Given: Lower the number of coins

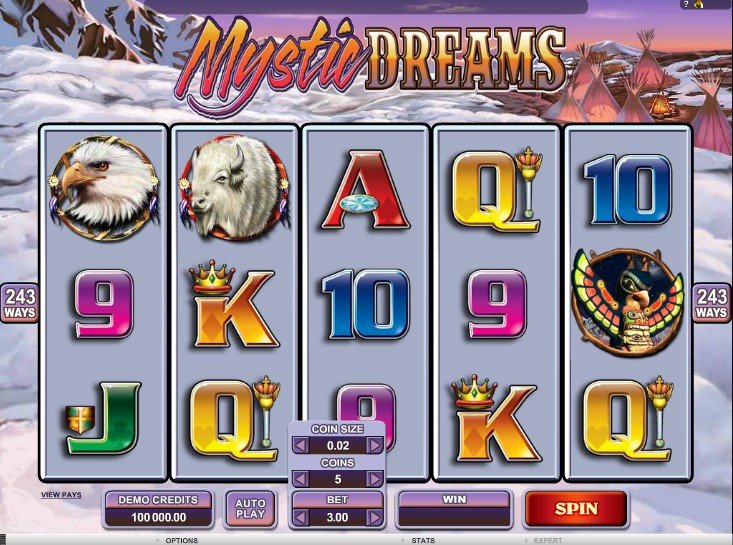Looking at the screenshot, I should point(299,479).
